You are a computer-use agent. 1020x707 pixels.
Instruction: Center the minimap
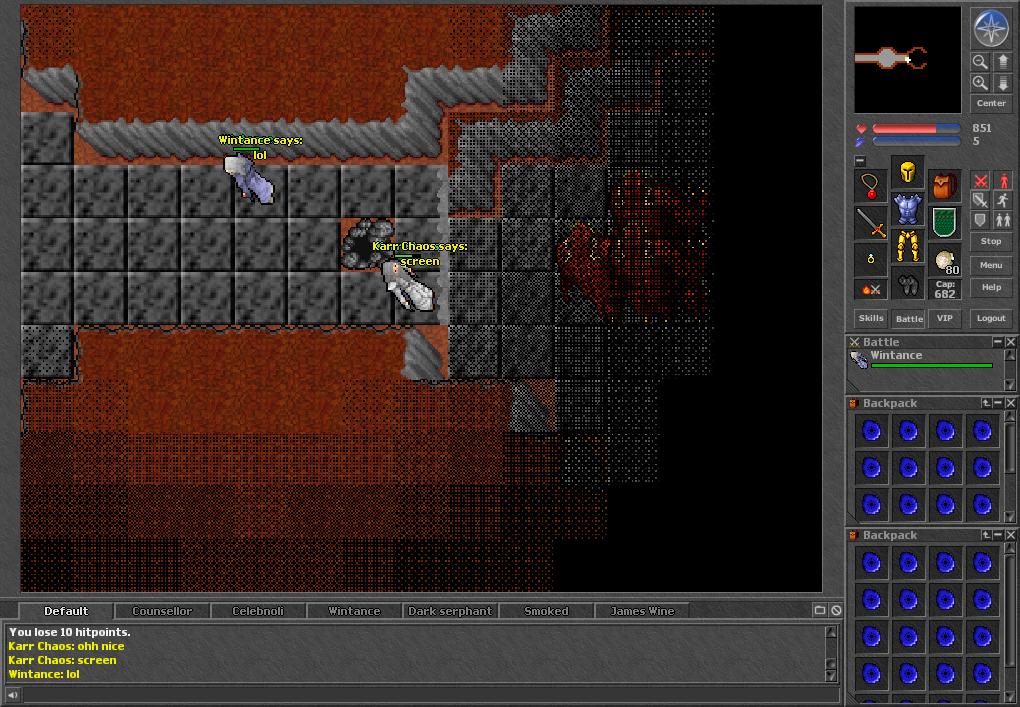(x=991, y=103)
